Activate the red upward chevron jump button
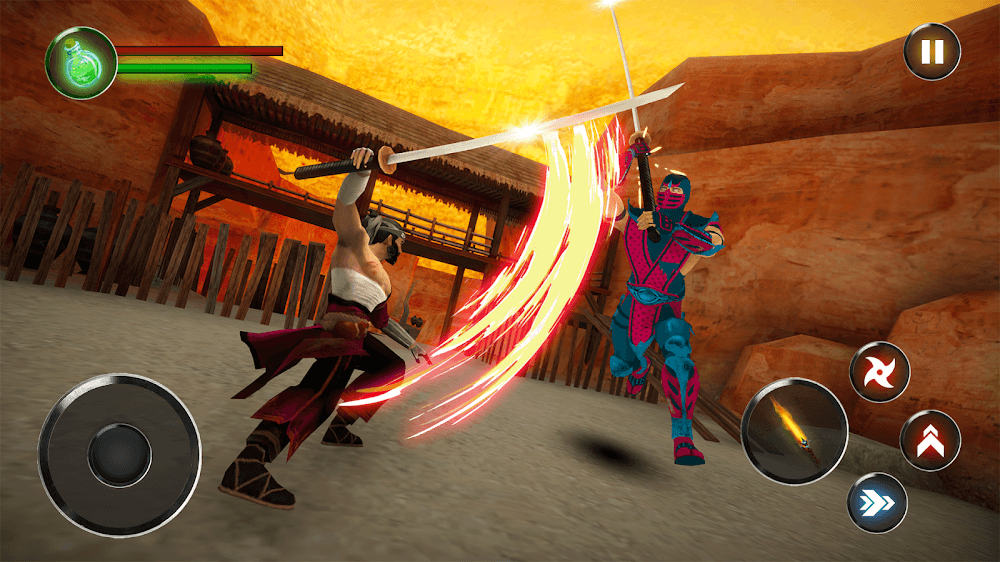1000x562 pixels. [x=930, y=440]
